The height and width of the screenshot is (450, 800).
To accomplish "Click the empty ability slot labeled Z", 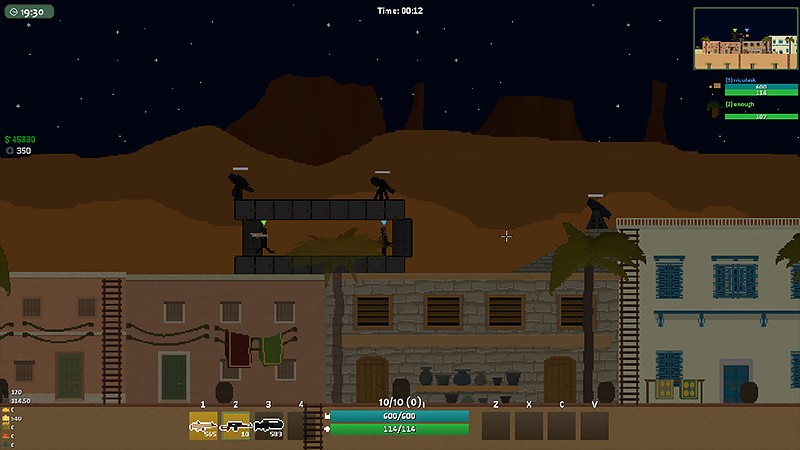I will coord(496,426).
